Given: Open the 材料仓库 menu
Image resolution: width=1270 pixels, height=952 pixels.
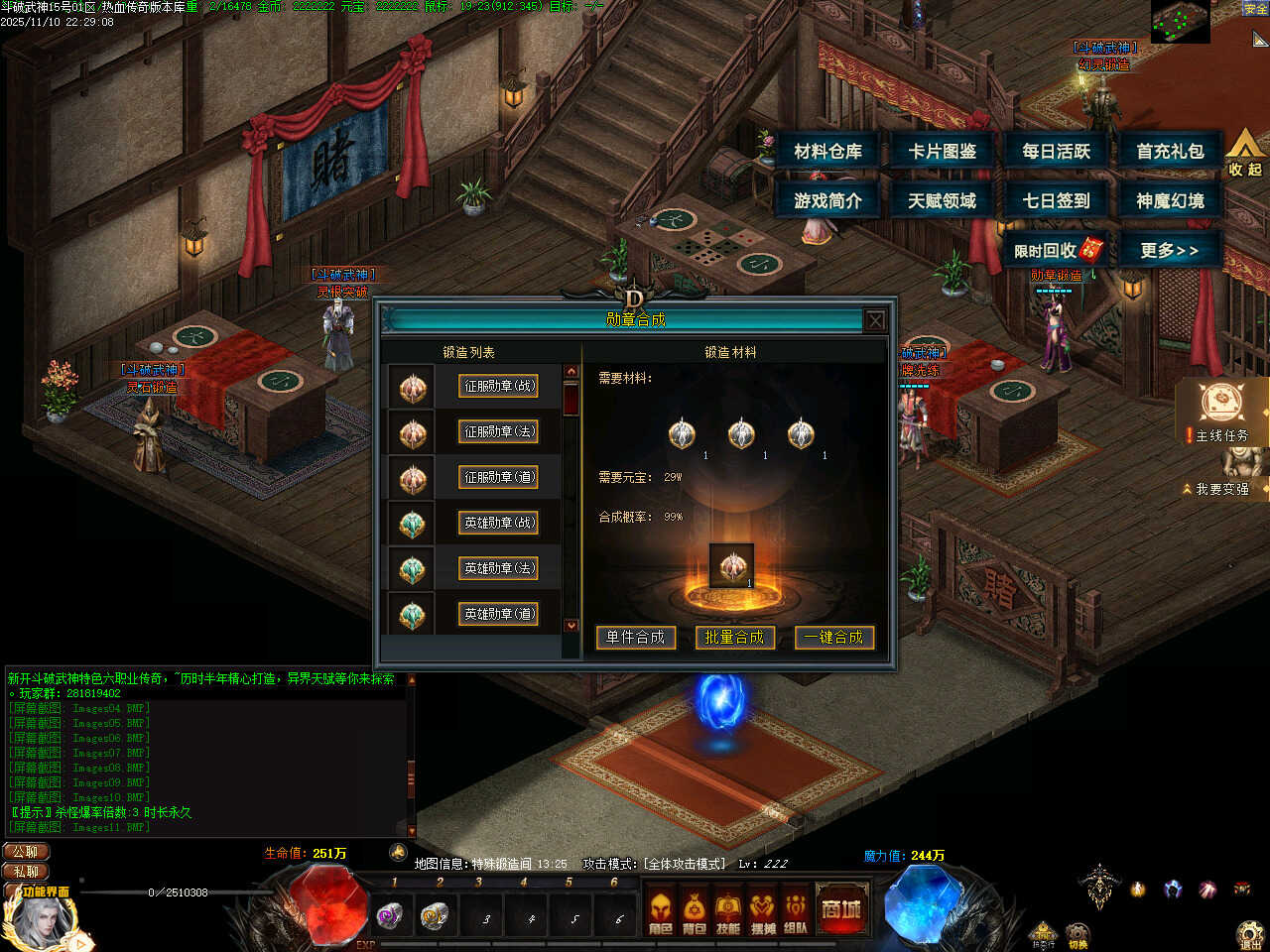Looking at the screenshot, I should pyautogui.click(x=827, y=152).
